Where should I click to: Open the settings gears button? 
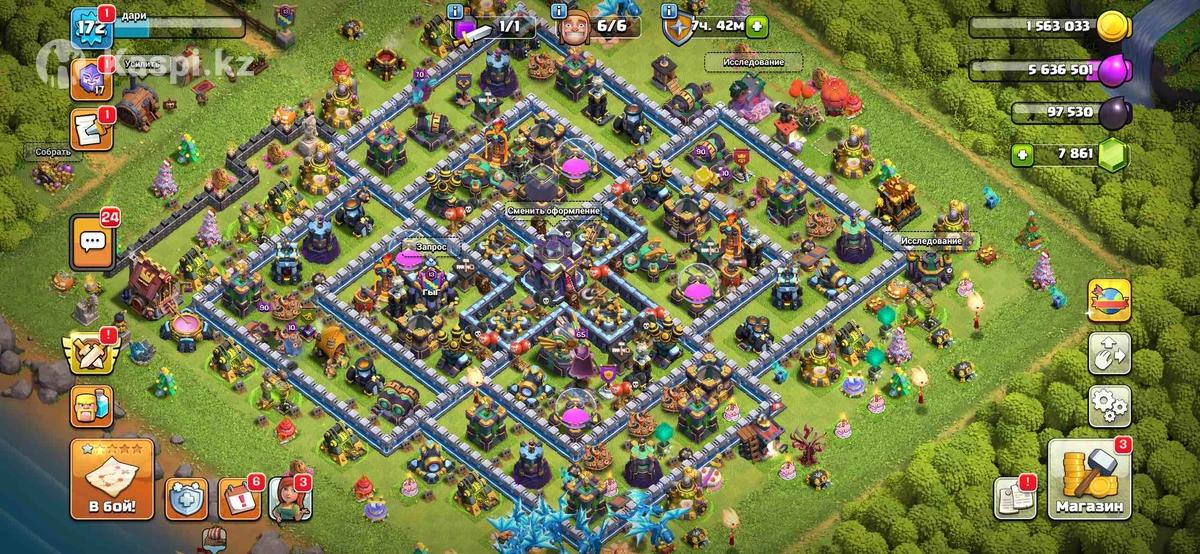click(x=1109, y=405)
